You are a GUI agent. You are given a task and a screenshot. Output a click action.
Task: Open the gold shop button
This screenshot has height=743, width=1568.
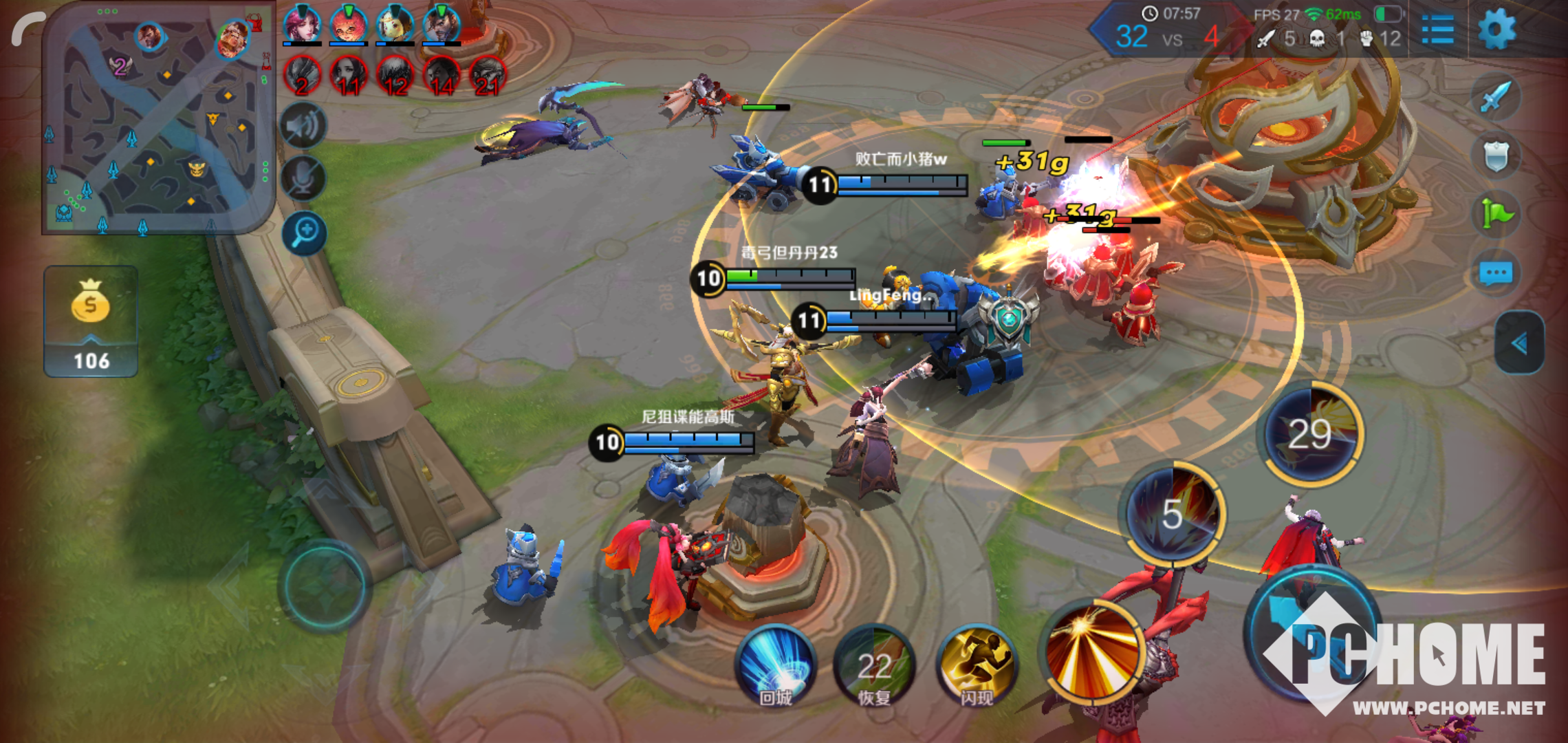(x=91, y=321)
